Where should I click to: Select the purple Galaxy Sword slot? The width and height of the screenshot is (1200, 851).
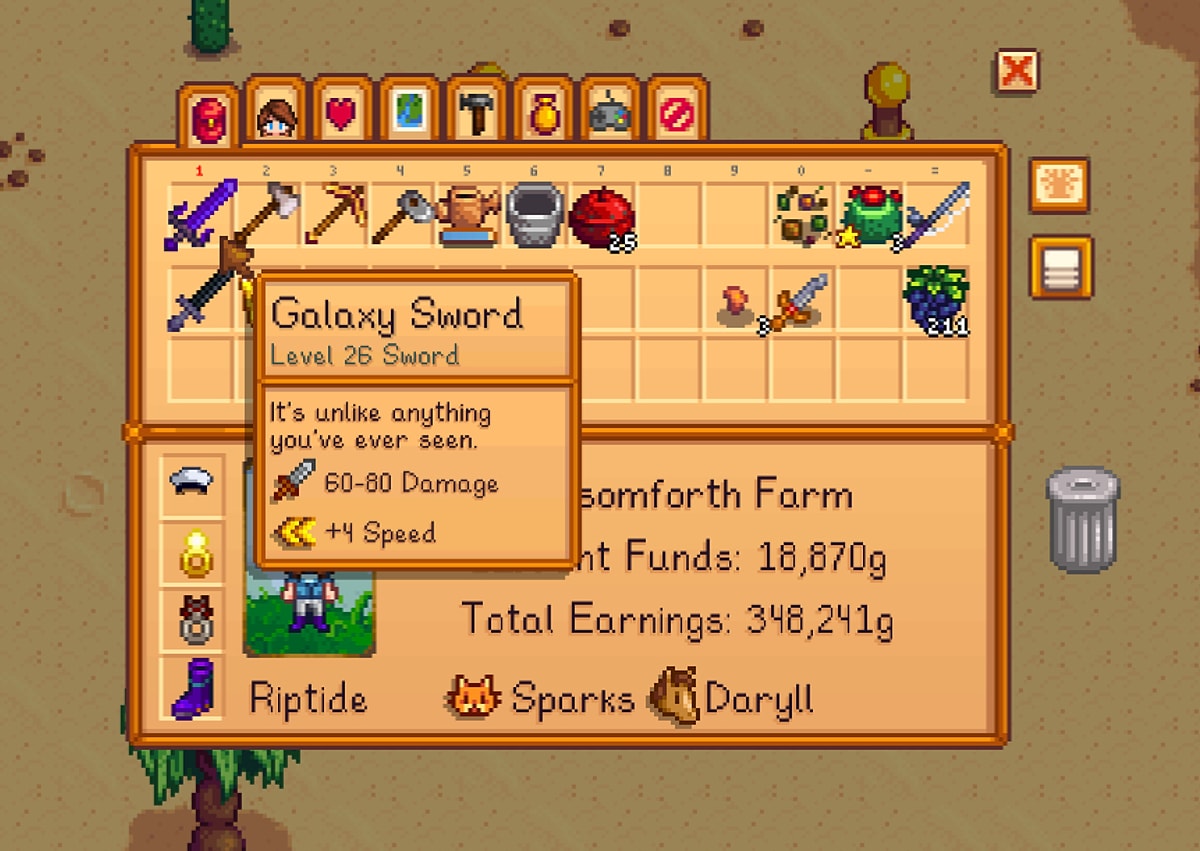(x=200, y=213)
